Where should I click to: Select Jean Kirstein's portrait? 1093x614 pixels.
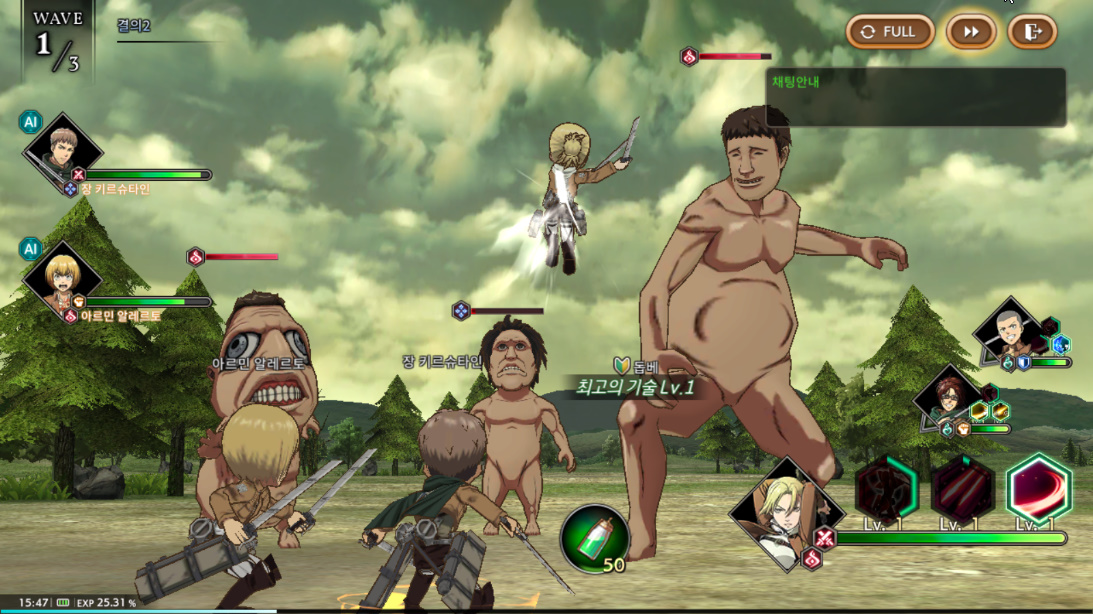point(63,151)
